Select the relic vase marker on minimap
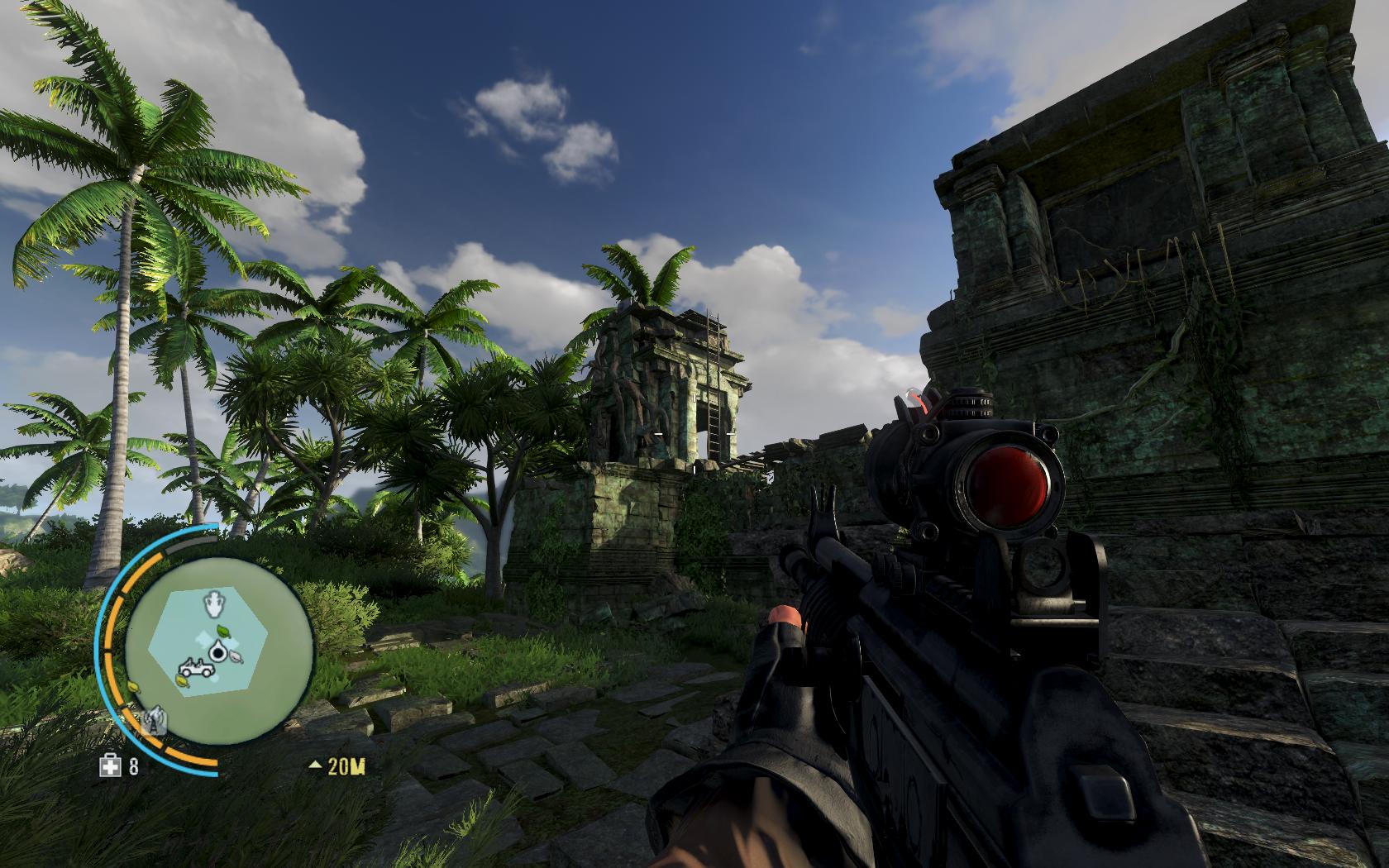The height and width of the screenshot is (868, 1389). coord(214,605)
